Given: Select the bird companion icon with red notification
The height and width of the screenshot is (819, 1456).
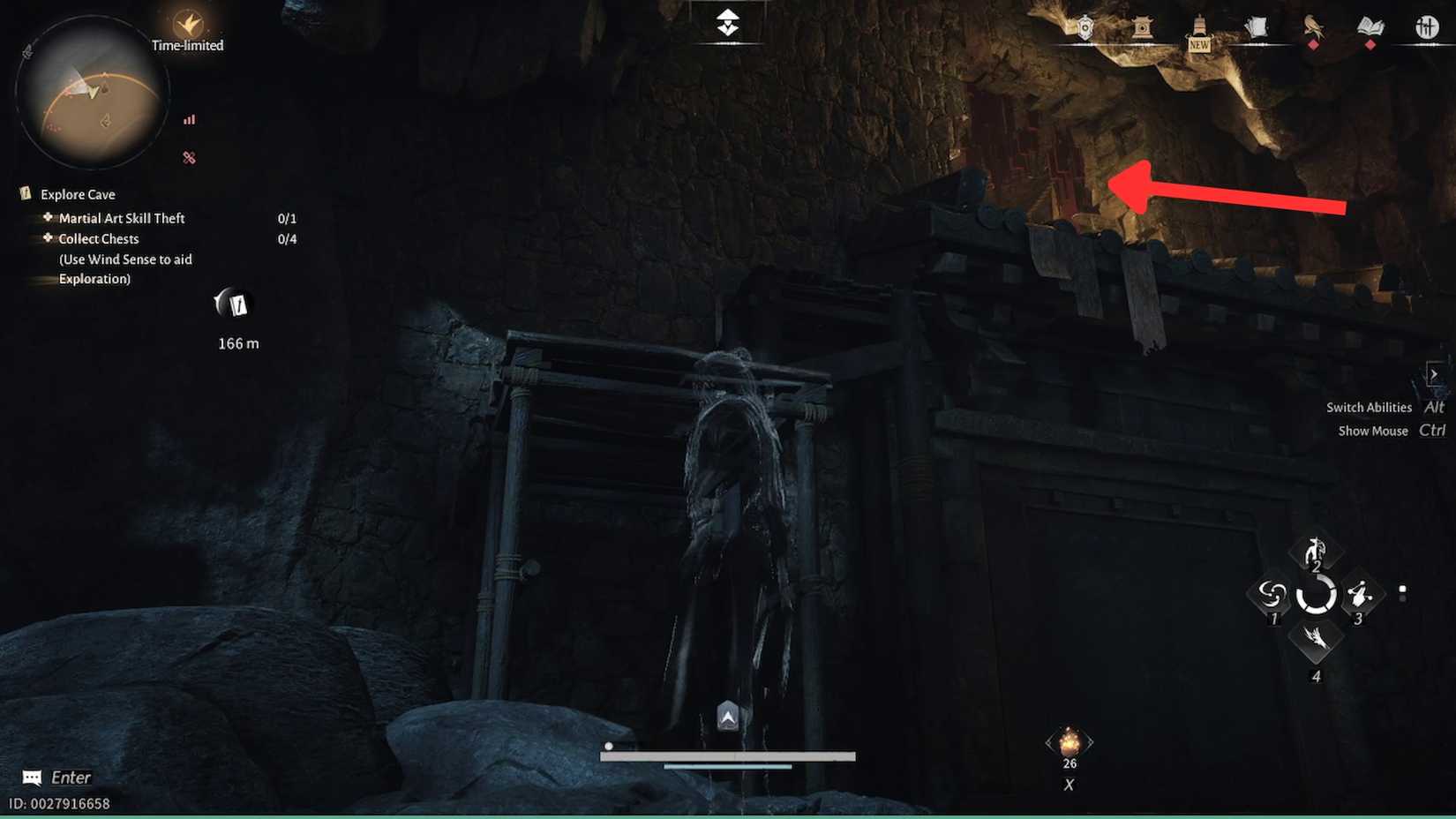Looking at the screenshot, I should tap(1313, 26).
